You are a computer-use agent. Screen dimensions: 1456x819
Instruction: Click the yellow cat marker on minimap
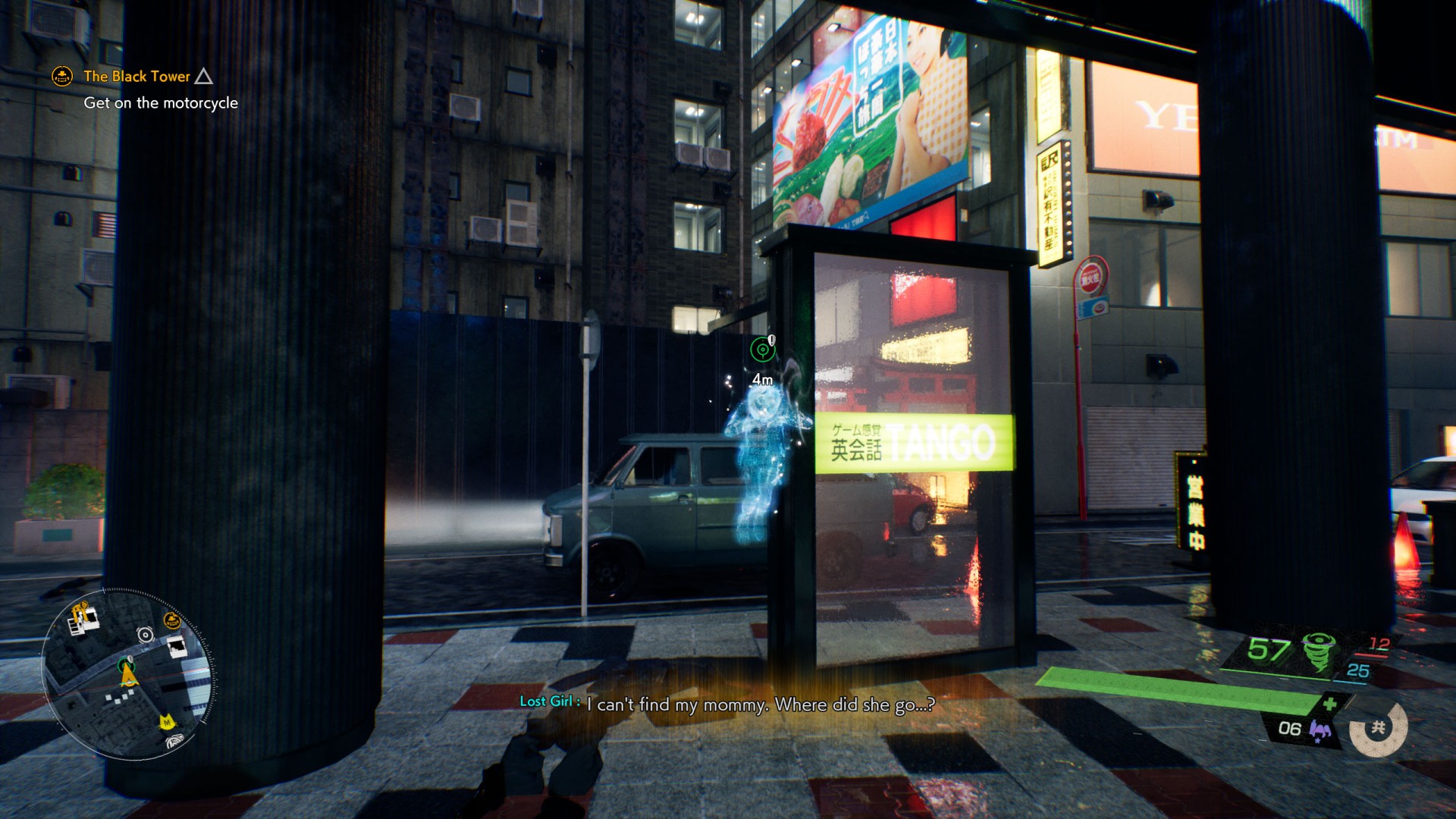click(166, 721)
